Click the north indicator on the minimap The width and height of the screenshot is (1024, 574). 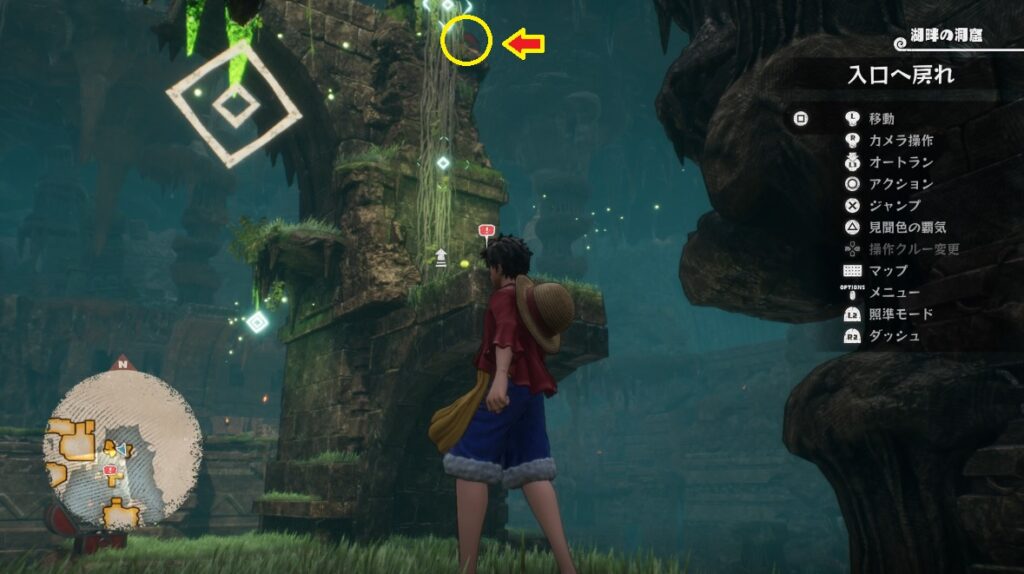tap(123, 362)
